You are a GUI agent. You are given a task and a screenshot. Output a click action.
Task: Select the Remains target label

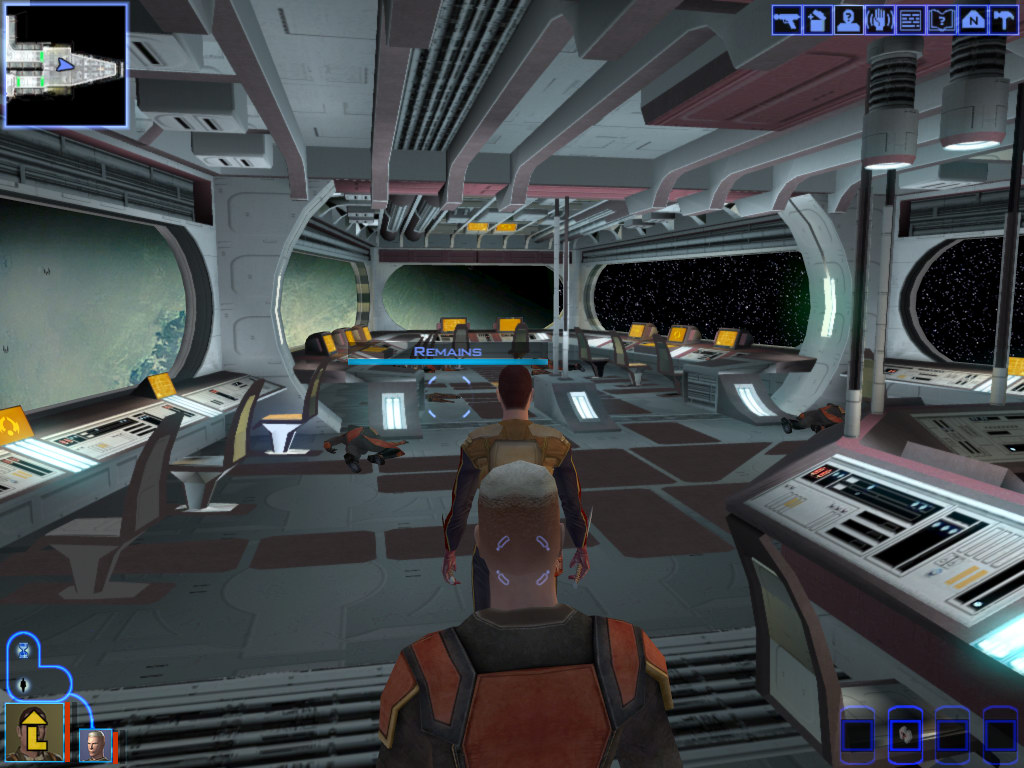(447, 352)
